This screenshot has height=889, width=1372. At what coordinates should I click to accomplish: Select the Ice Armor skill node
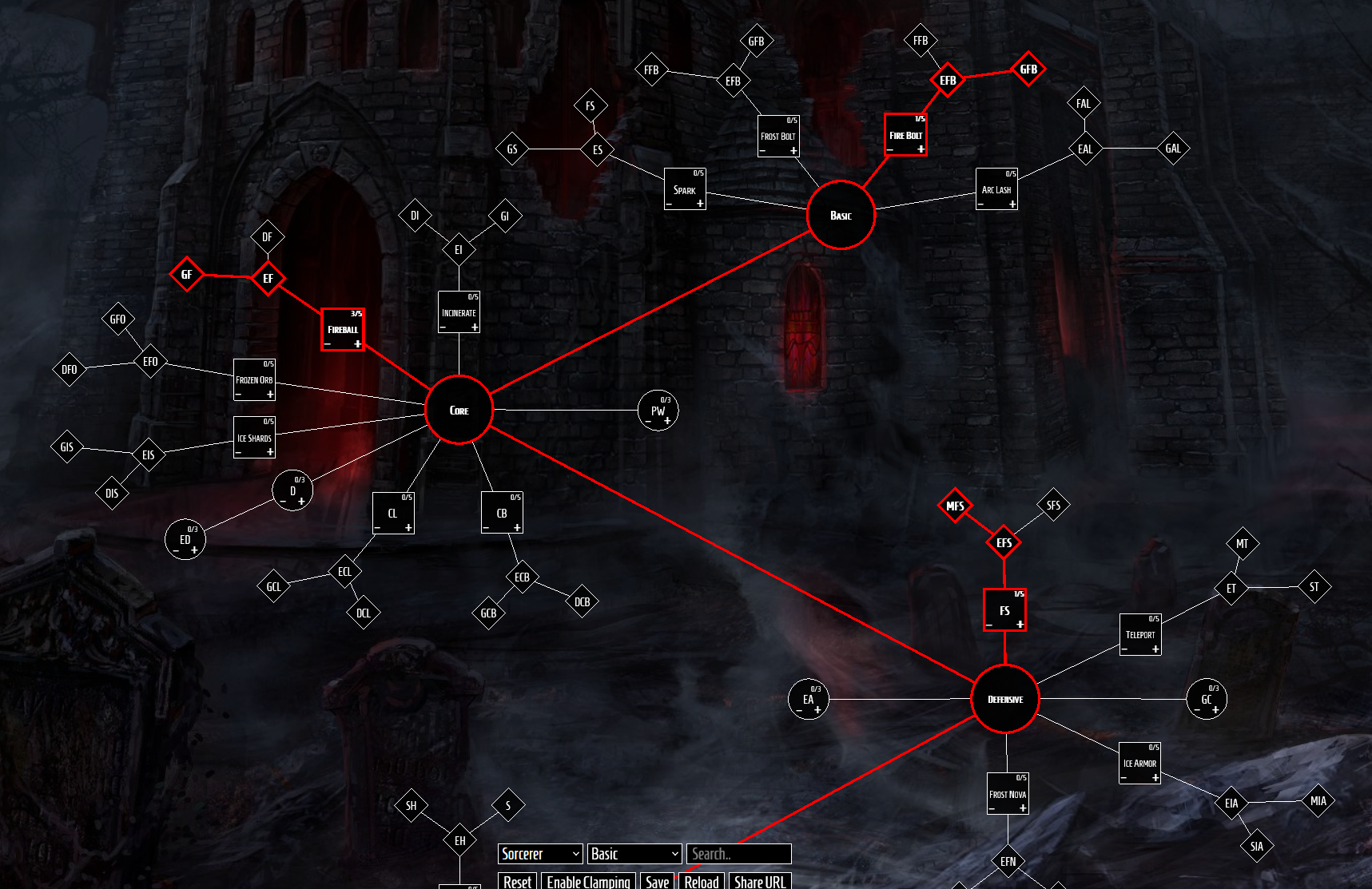pyautogui.click(x=1140, y=762)
